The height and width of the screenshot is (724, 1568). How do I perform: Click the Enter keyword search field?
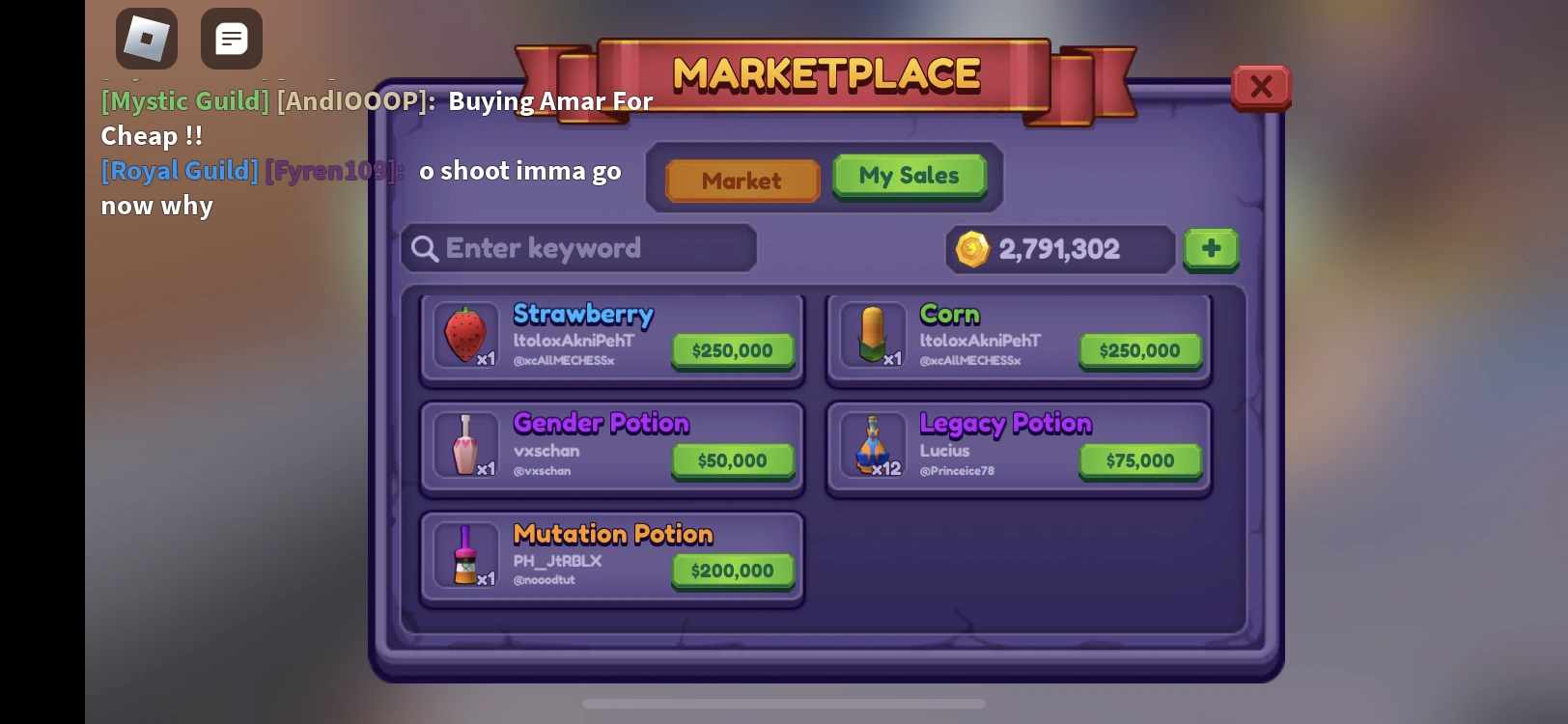click(577, 249)
